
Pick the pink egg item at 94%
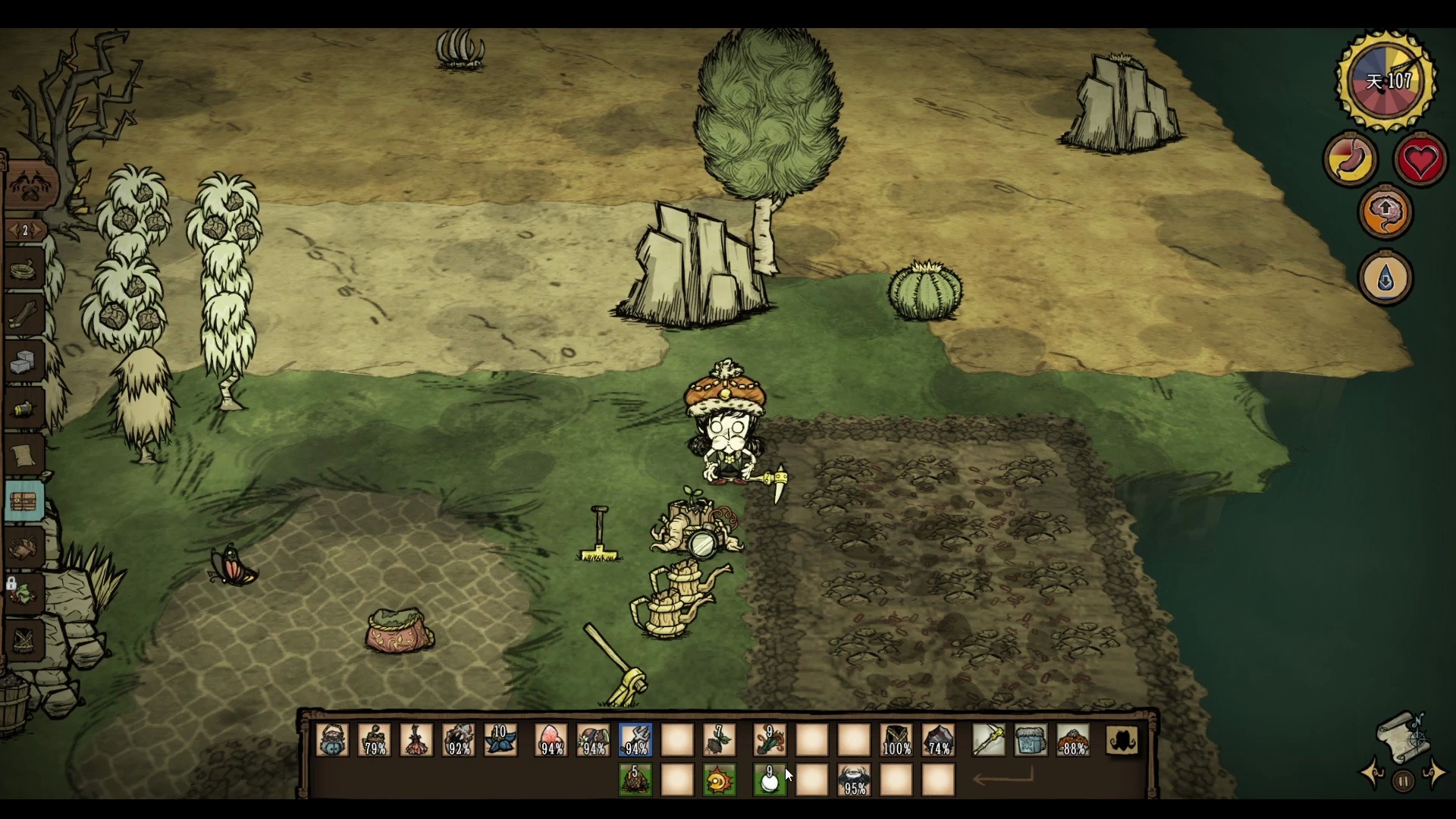coord(551,739)
